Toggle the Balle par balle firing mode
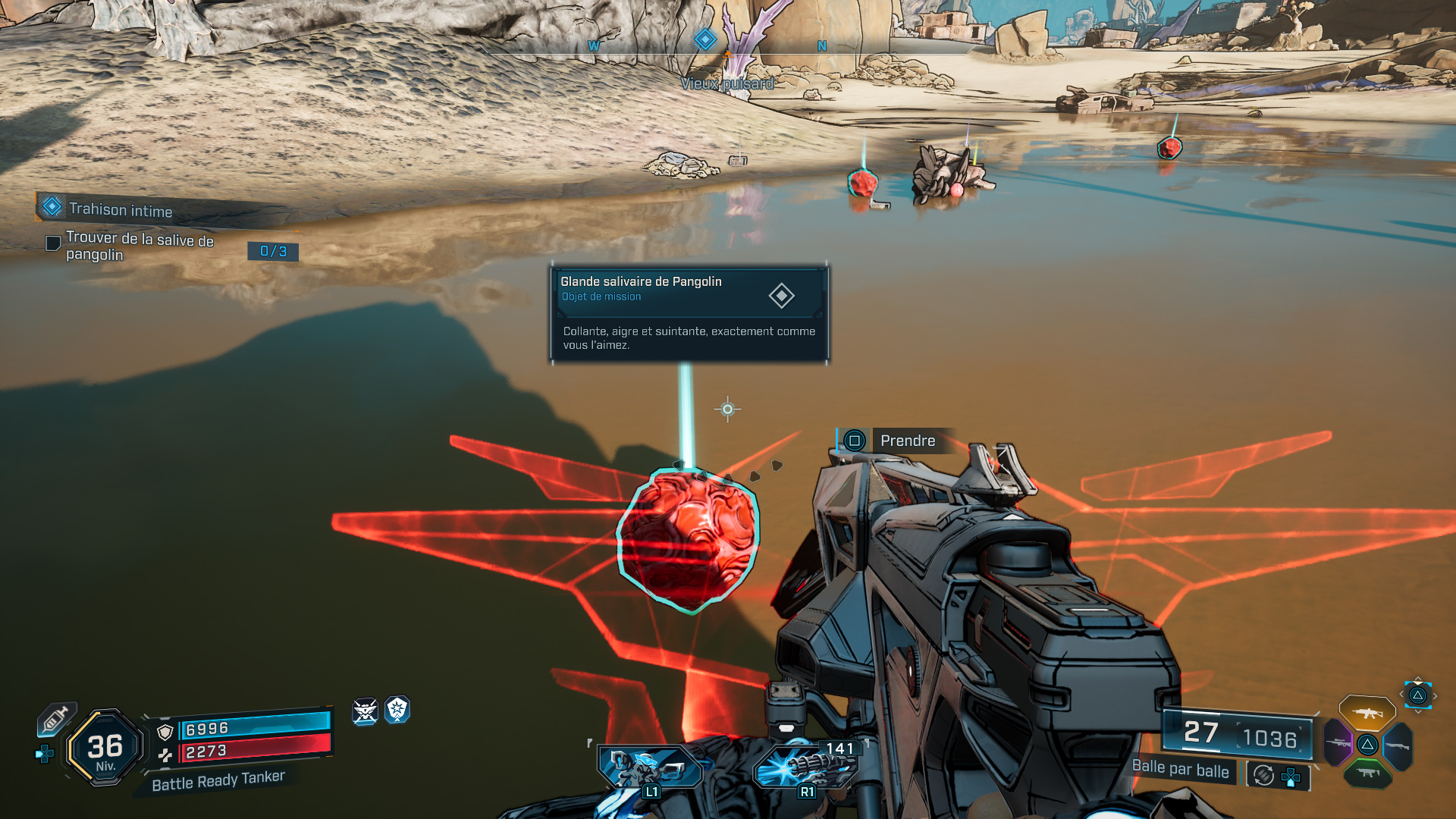 pos(1180,769)
